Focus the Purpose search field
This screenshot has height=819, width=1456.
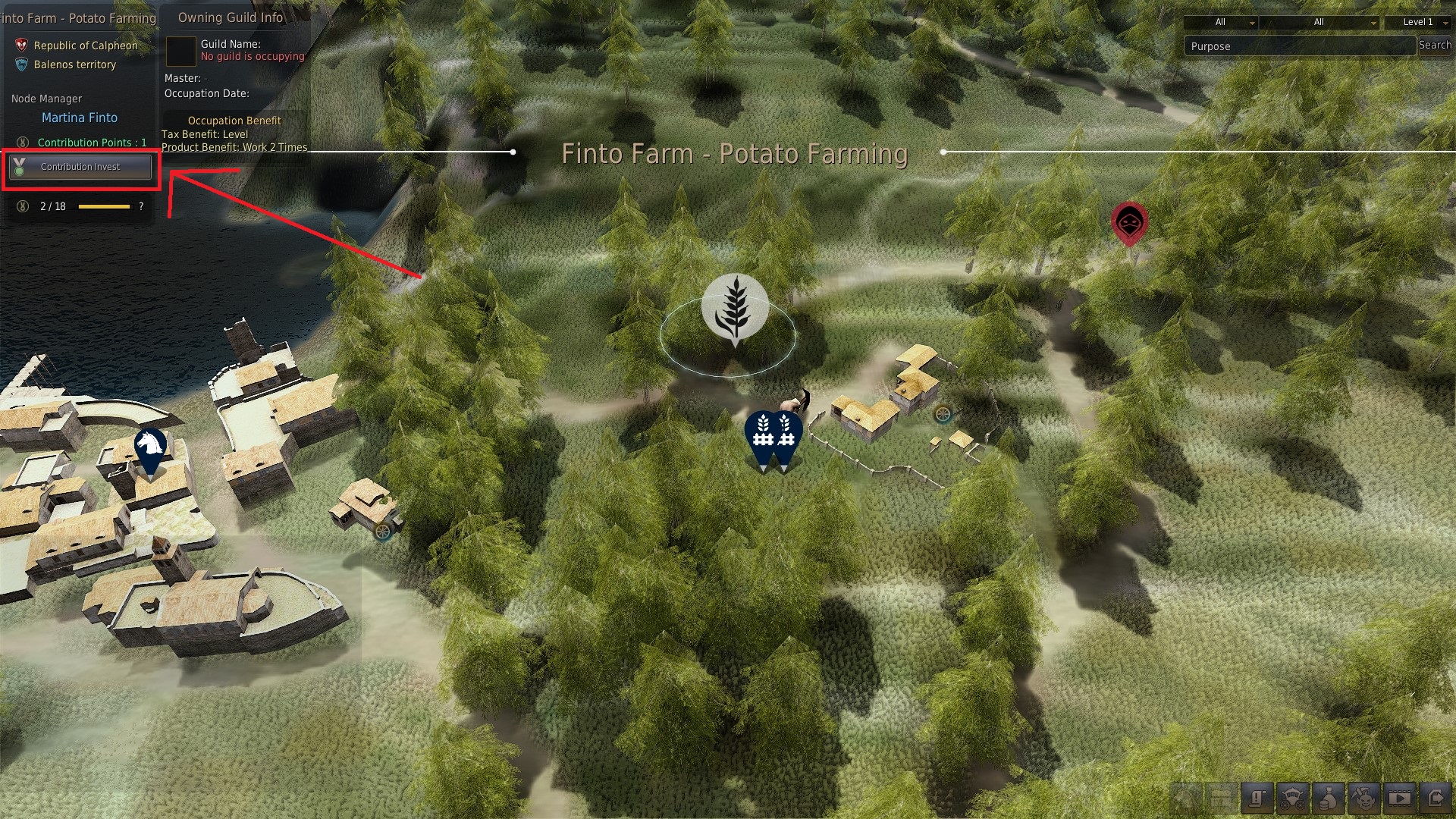(x=1299, y=46)
